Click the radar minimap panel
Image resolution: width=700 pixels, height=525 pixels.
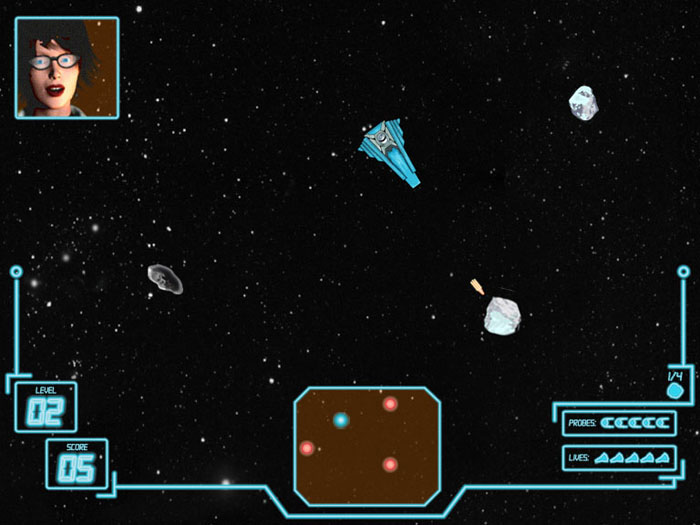point(367,445)
